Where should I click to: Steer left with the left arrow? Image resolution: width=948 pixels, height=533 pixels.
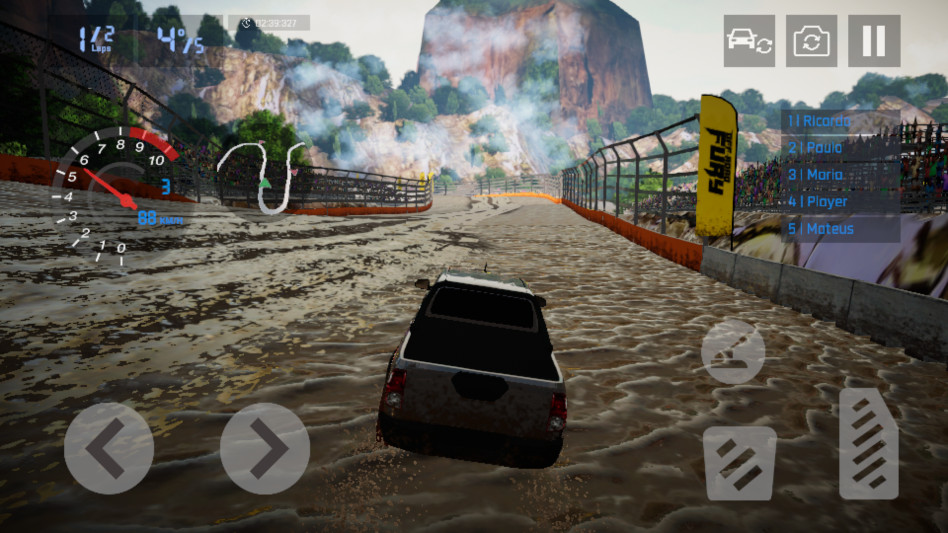tap(109, 448)
